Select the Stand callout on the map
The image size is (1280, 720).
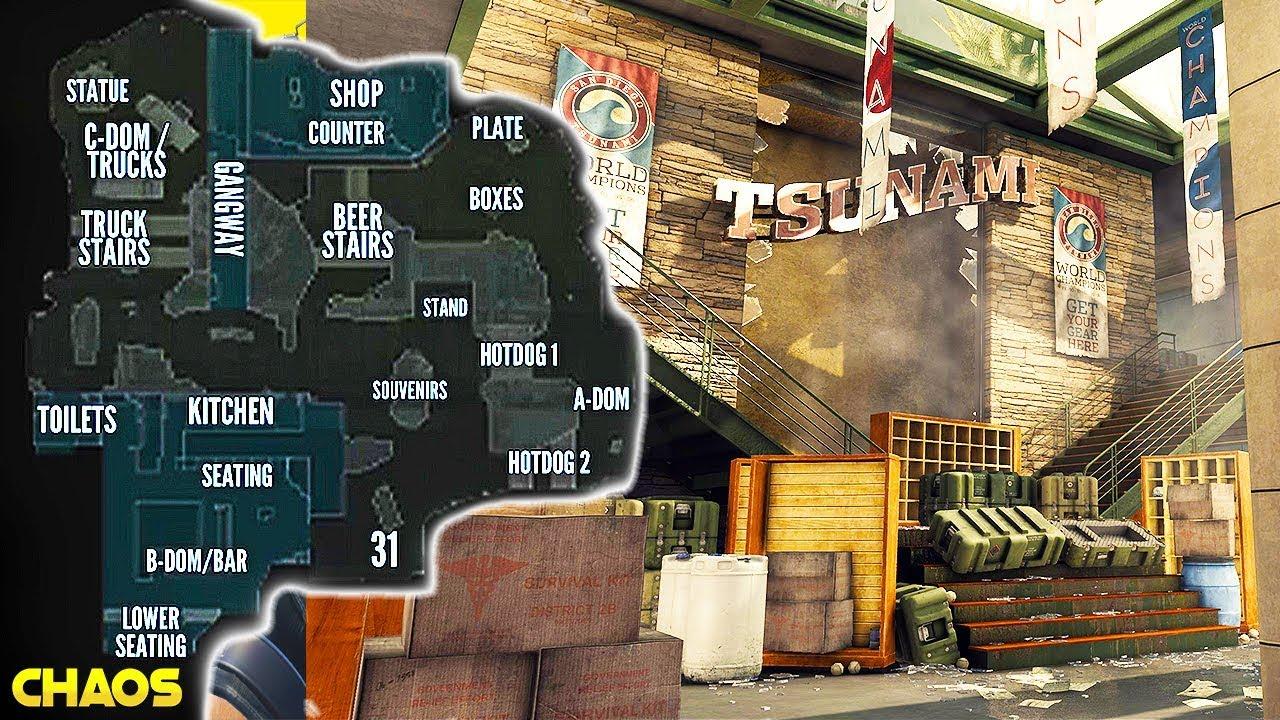pos(444,307)
